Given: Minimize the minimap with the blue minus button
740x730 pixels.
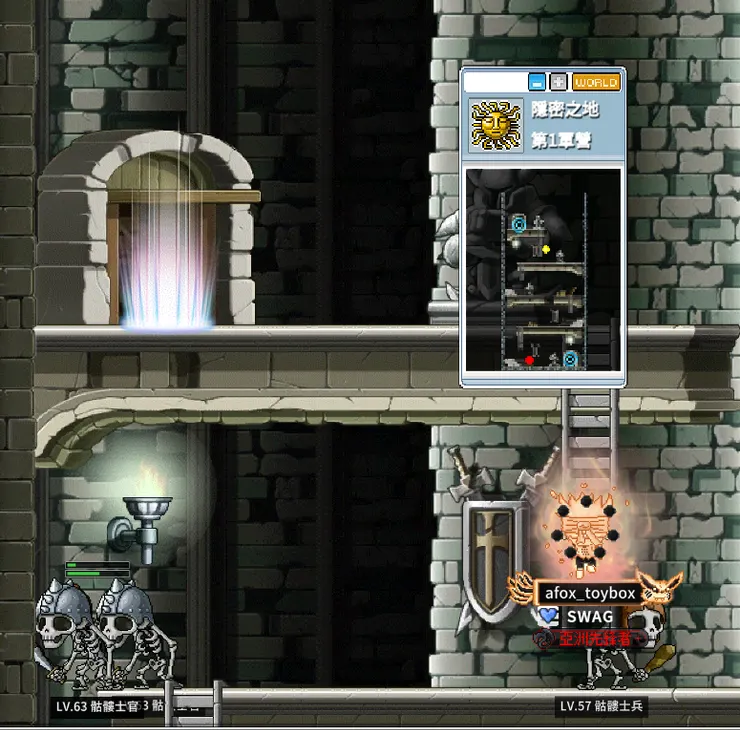Looking at the screenshot, I should point(537,82).
